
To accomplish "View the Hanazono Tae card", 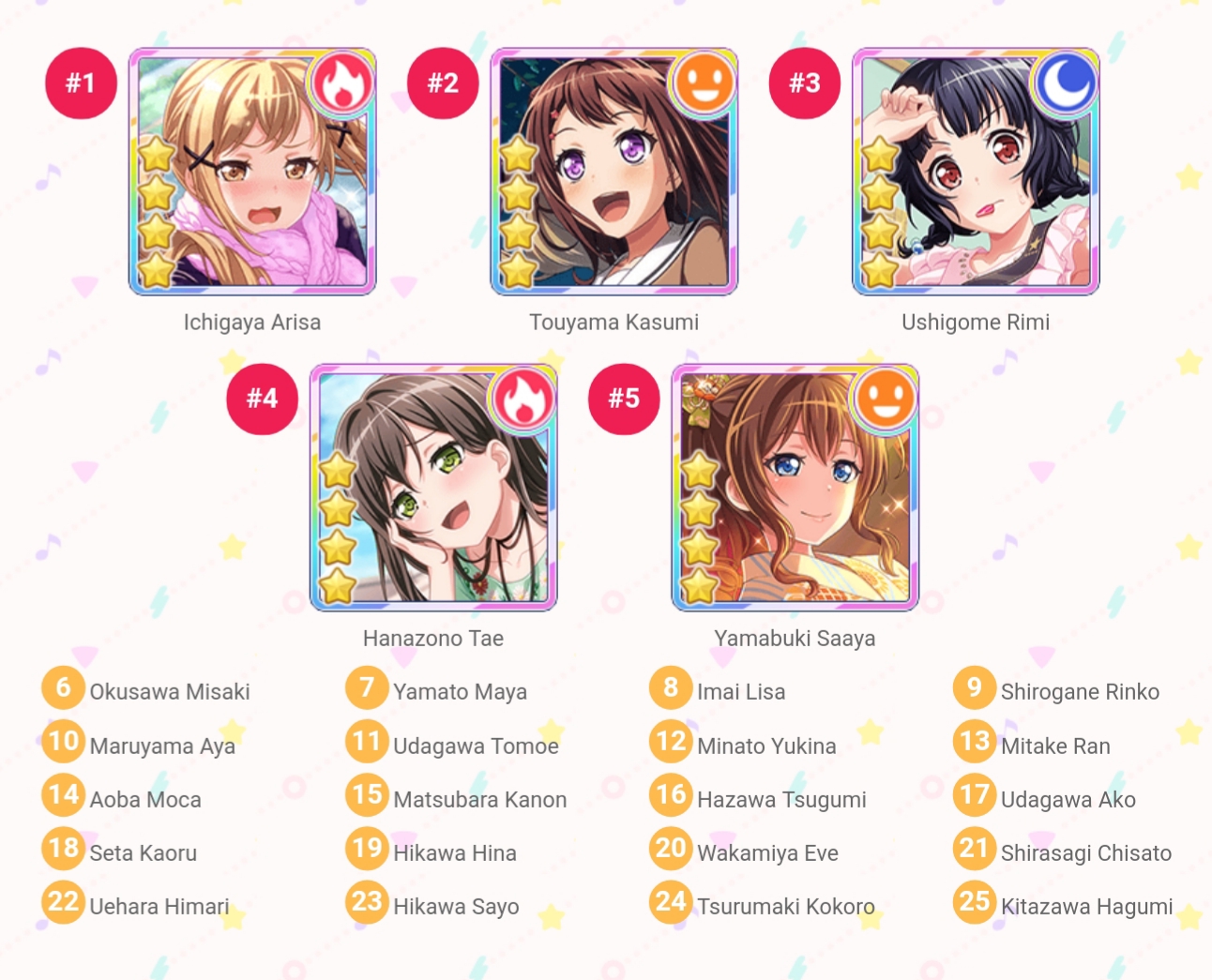I will click(x=433, y=488).
